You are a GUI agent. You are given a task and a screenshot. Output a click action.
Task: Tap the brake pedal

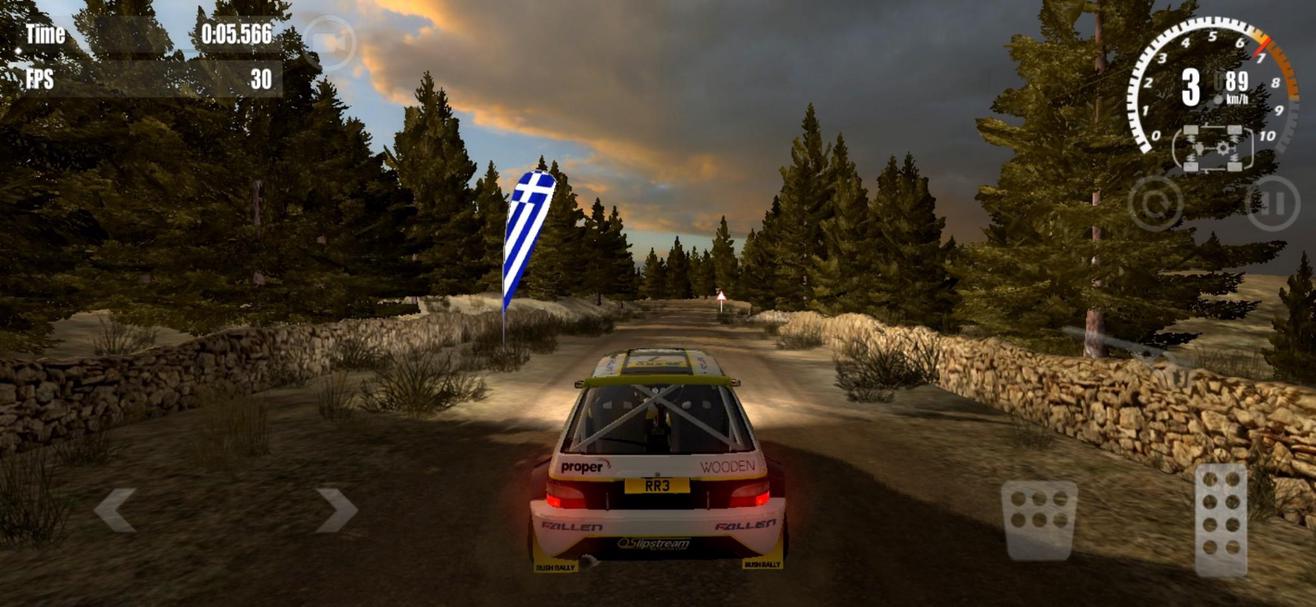click(1039, 519)
